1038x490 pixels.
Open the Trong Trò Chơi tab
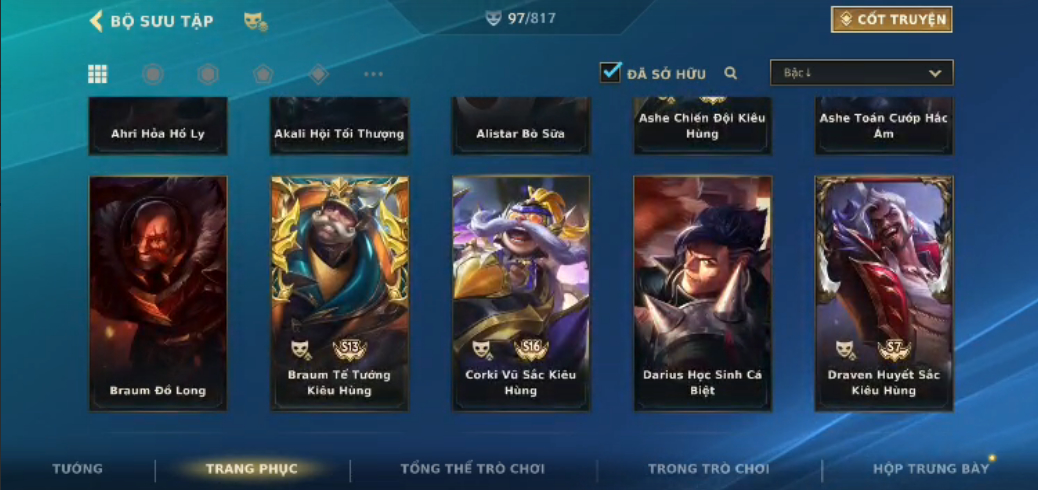click(709, 469)
